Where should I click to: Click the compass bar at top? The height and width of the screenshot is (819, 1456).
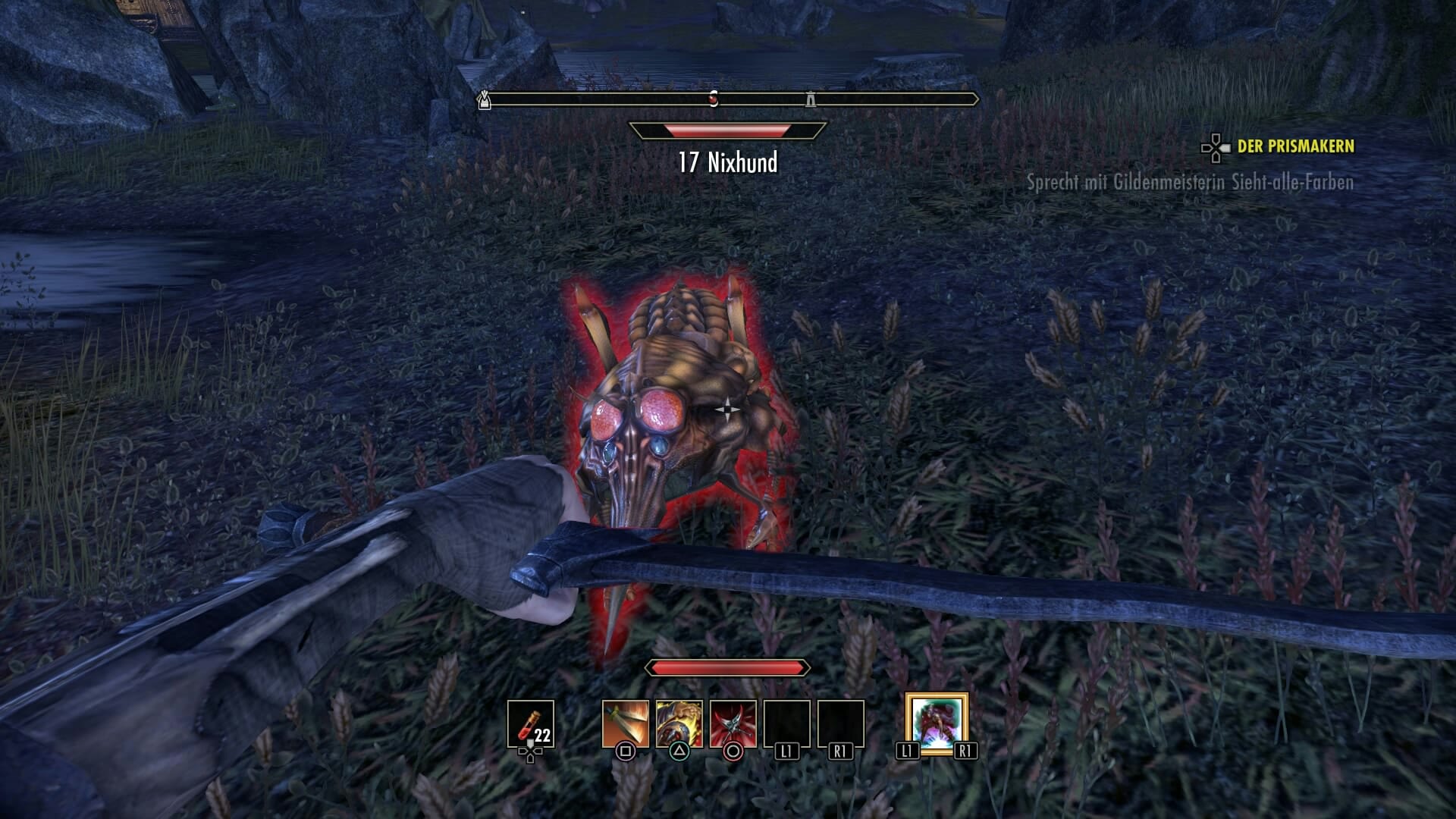tap(728, 99)
